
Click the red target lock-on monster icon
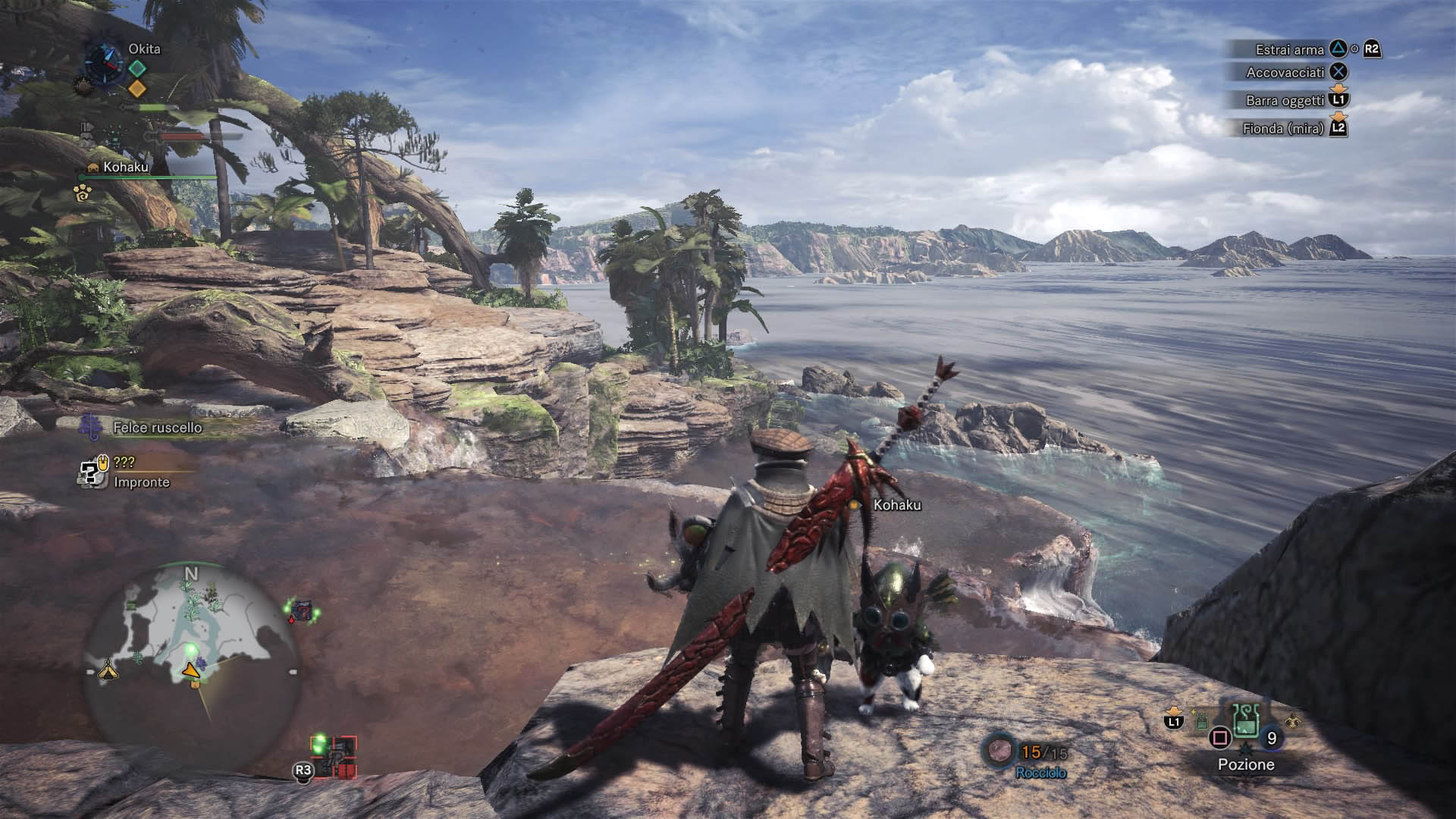coord(334,756)
